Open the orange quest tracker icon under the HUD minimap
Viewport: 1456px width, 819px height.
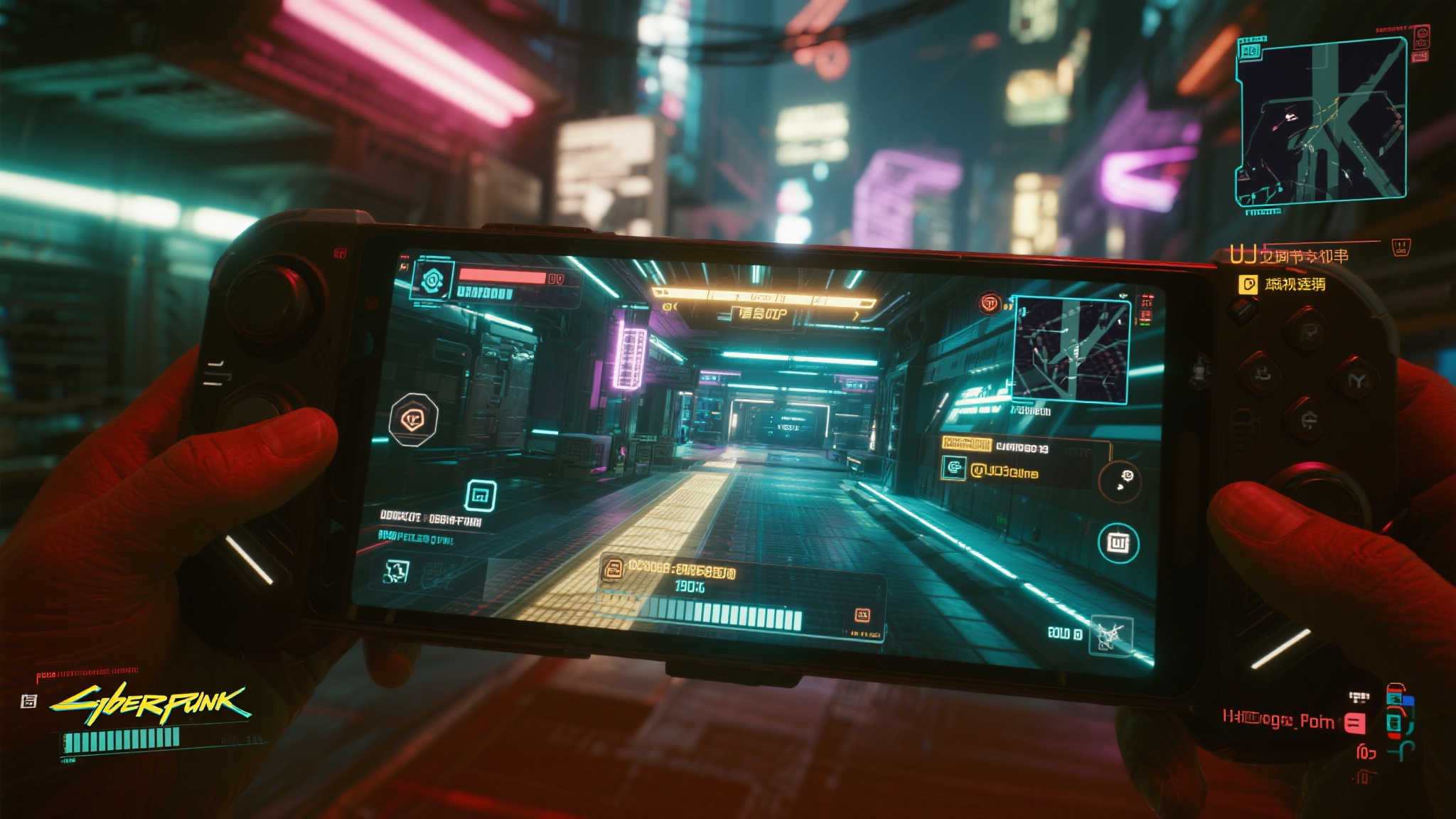pos(1401,247)
